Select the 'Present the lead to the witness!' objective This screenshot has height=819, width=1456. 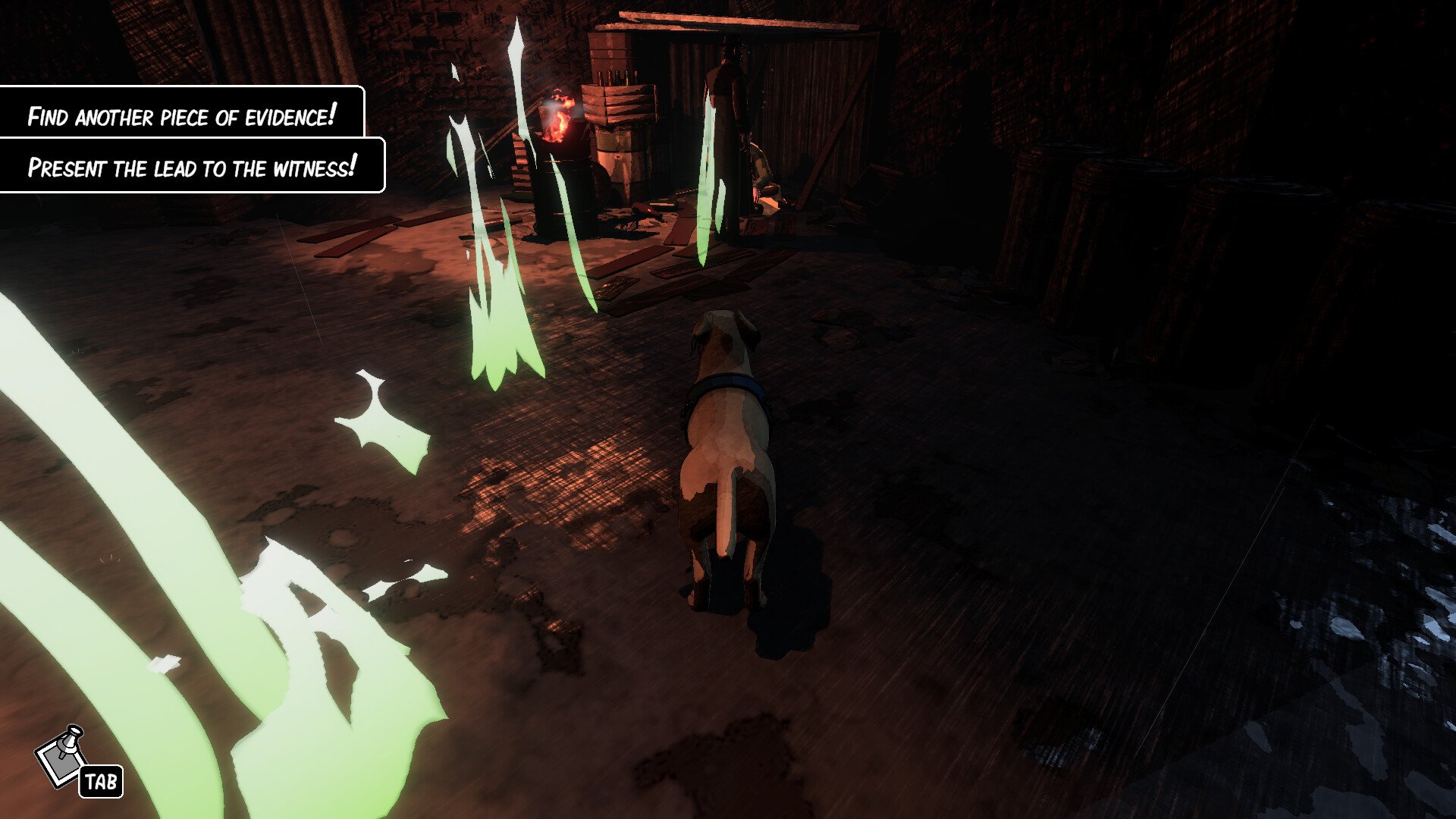coord(191,167)
